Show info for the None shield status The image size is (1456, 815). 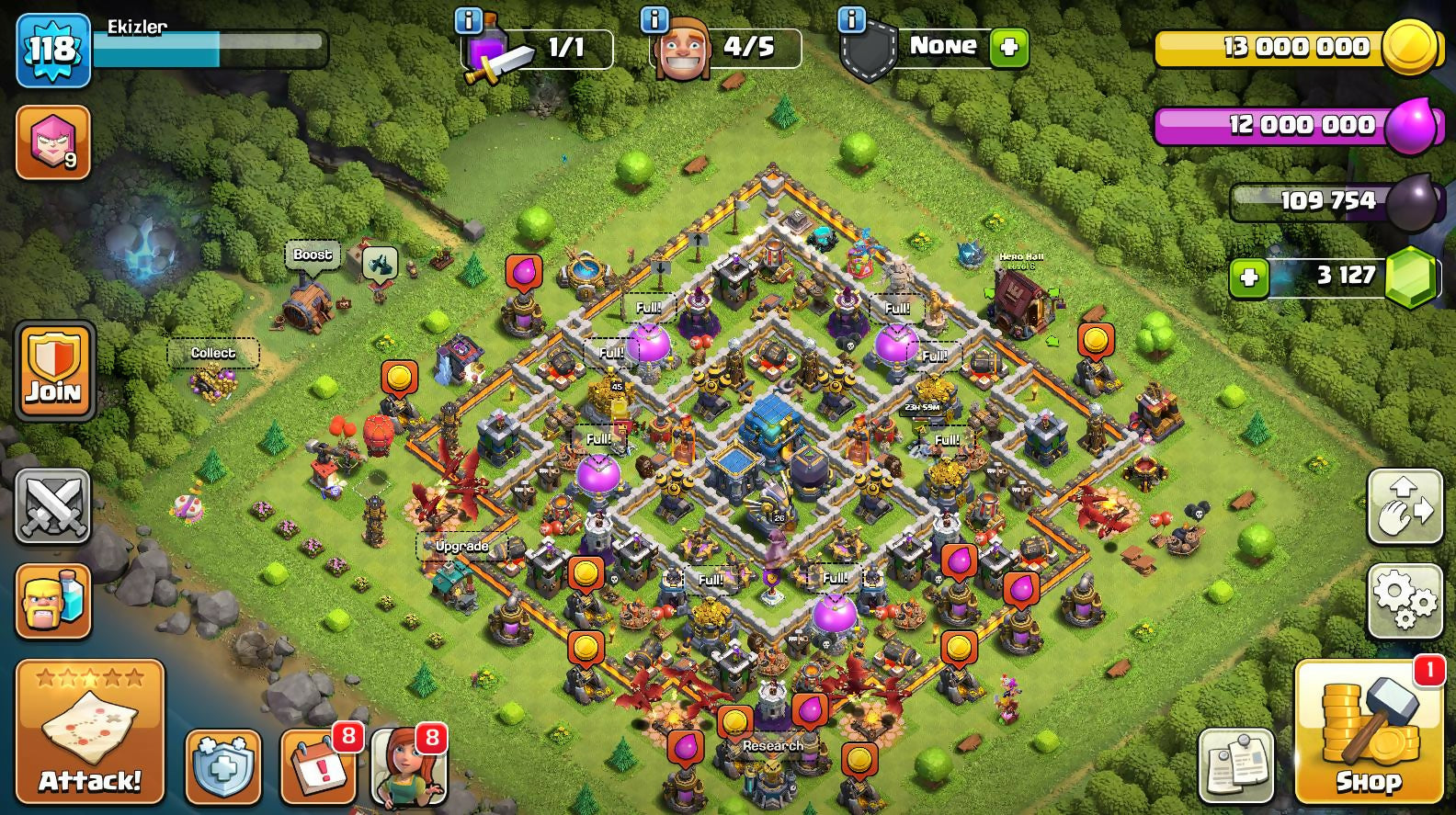[x=851, y=19]
